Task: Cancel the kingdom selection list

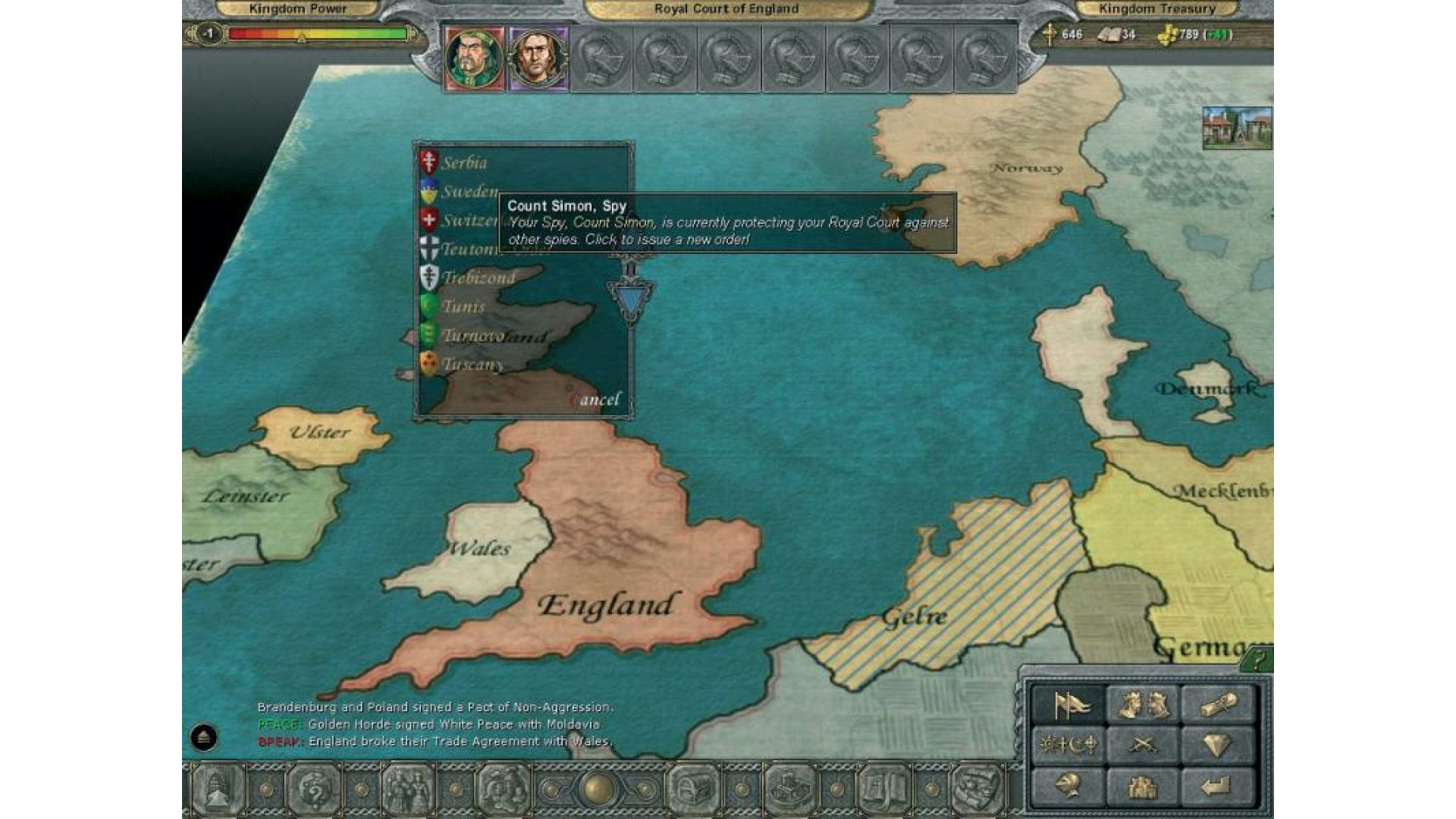Action: click(597, 400)
